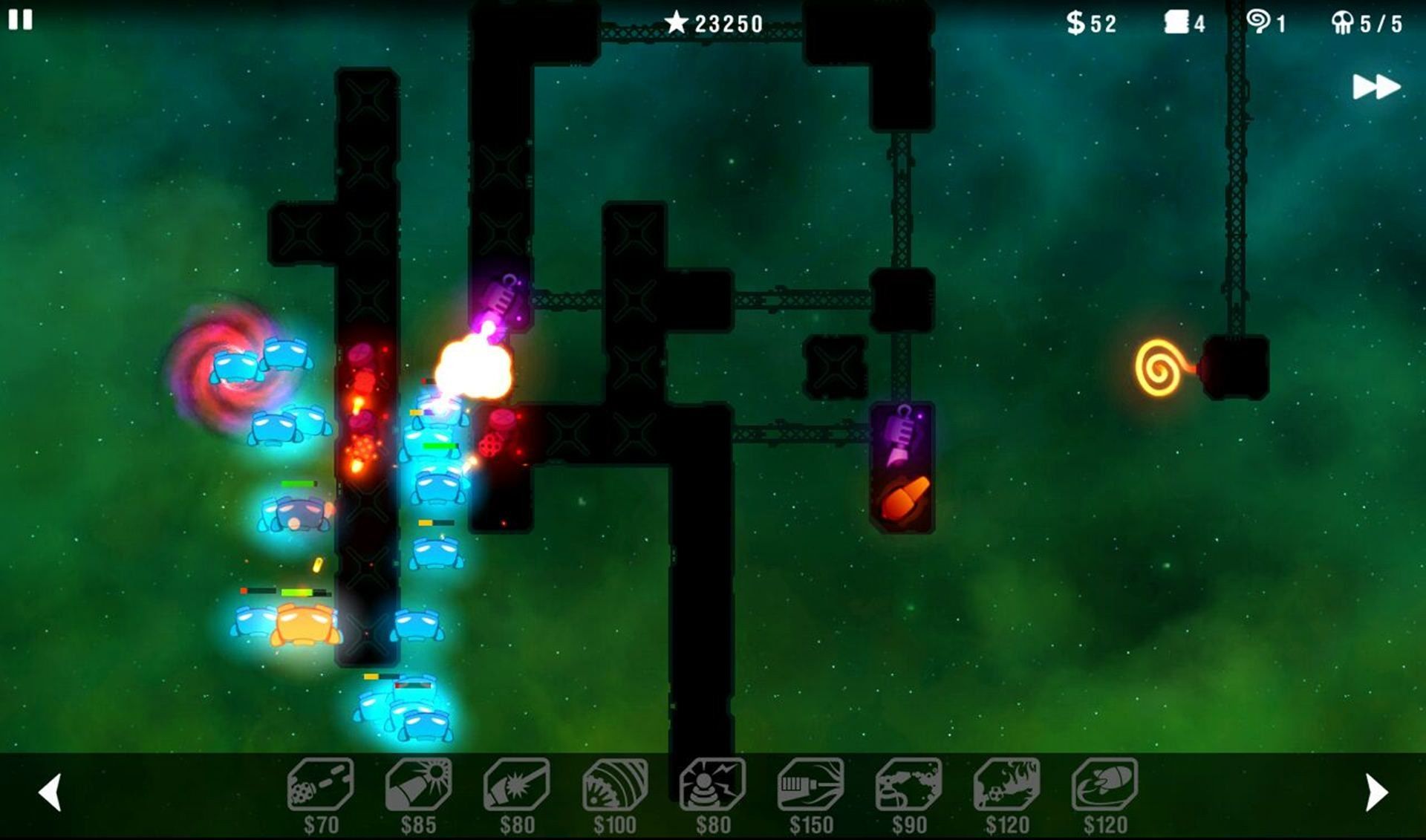Pause the game

pyautogui.click(x=20, y=20)
